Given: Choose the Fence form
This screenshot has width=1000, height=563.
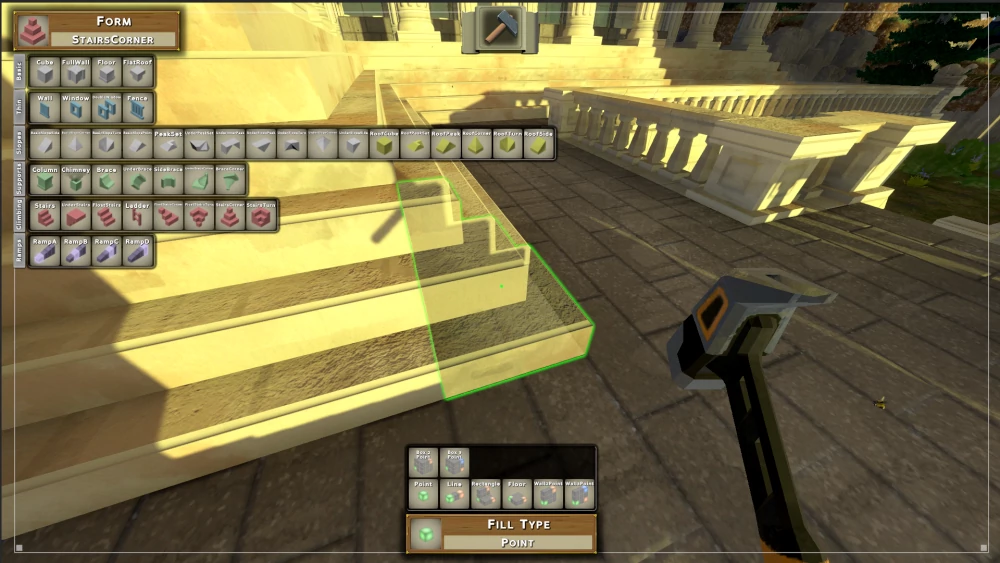Looking at the screenshot, I should tap(138, 108).
